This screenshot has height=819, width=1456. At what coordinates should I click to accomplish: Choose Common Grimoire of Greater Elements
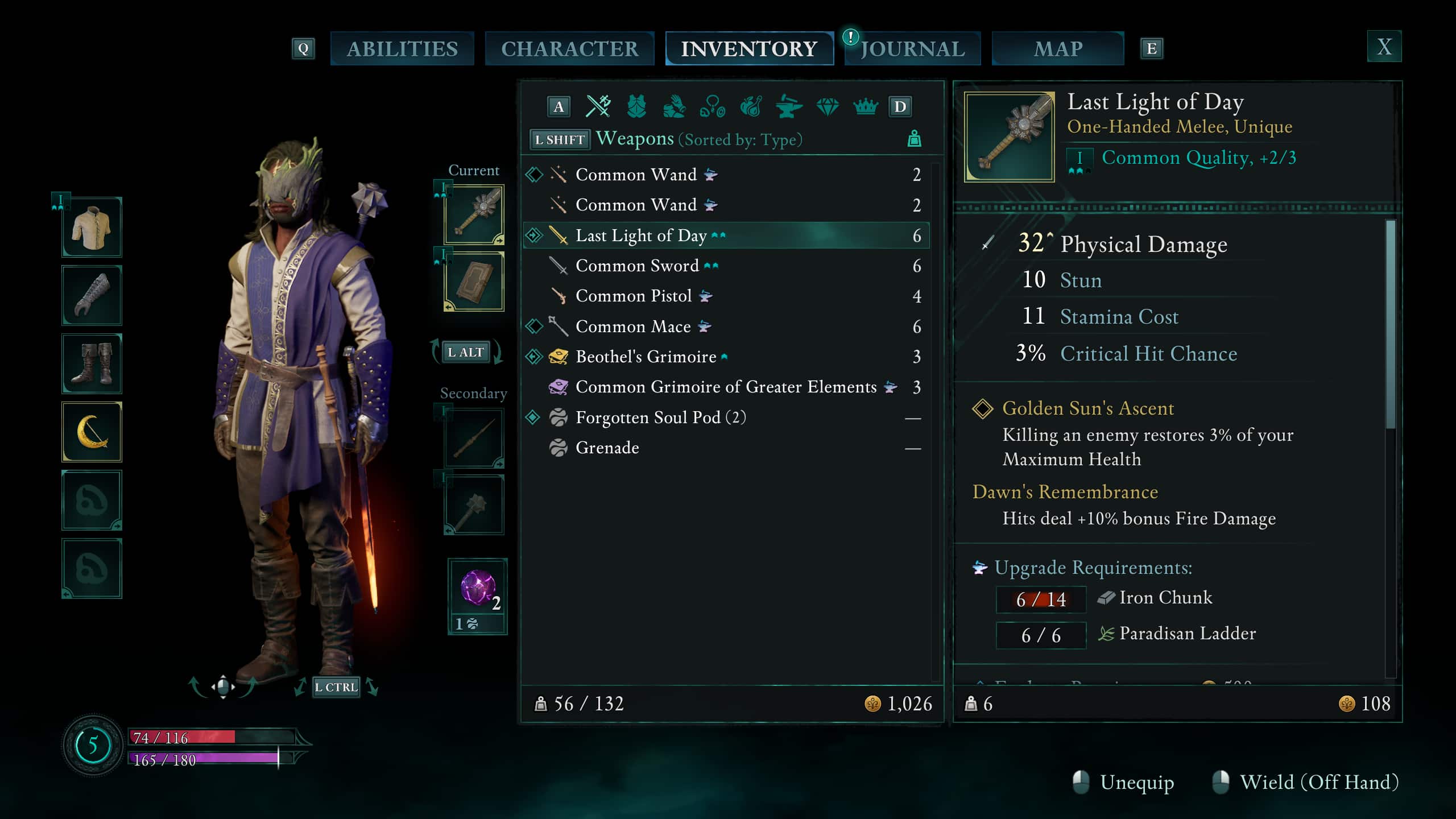click(725, 387)
